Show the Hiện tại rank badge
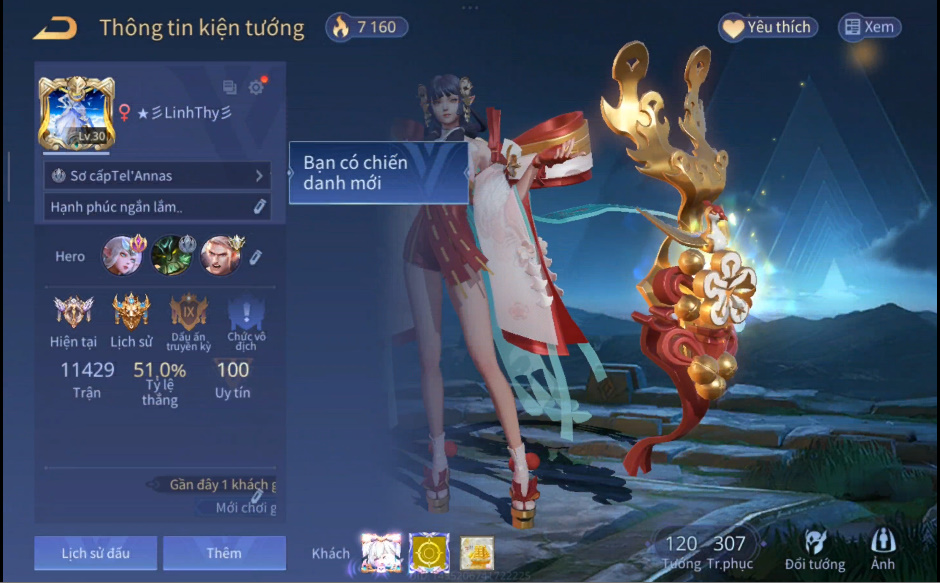This screenshot has height=583, width=940. (x=73, y=313)
